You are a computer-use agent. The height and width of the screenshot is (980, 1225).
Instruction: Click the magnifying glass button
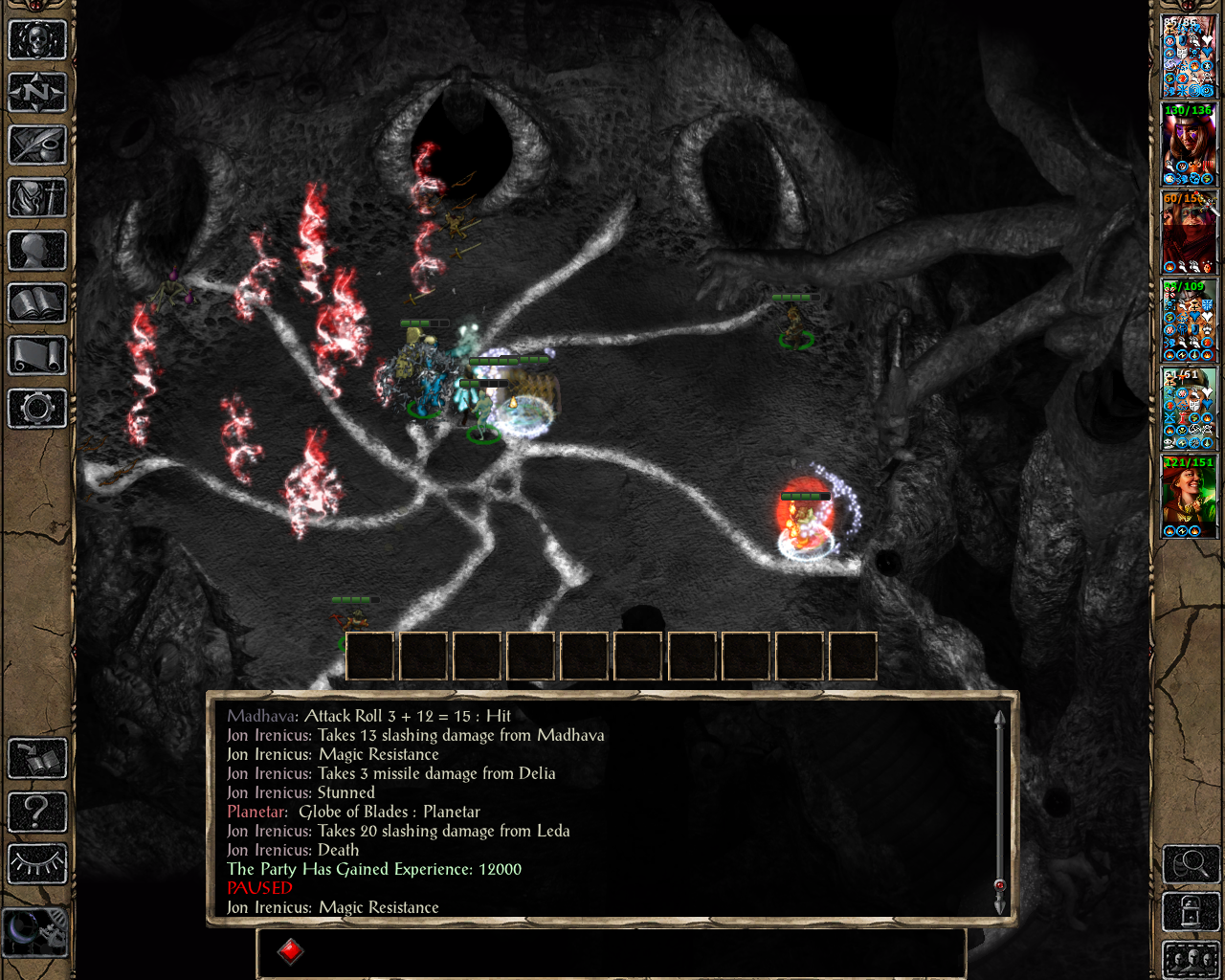1190,864
